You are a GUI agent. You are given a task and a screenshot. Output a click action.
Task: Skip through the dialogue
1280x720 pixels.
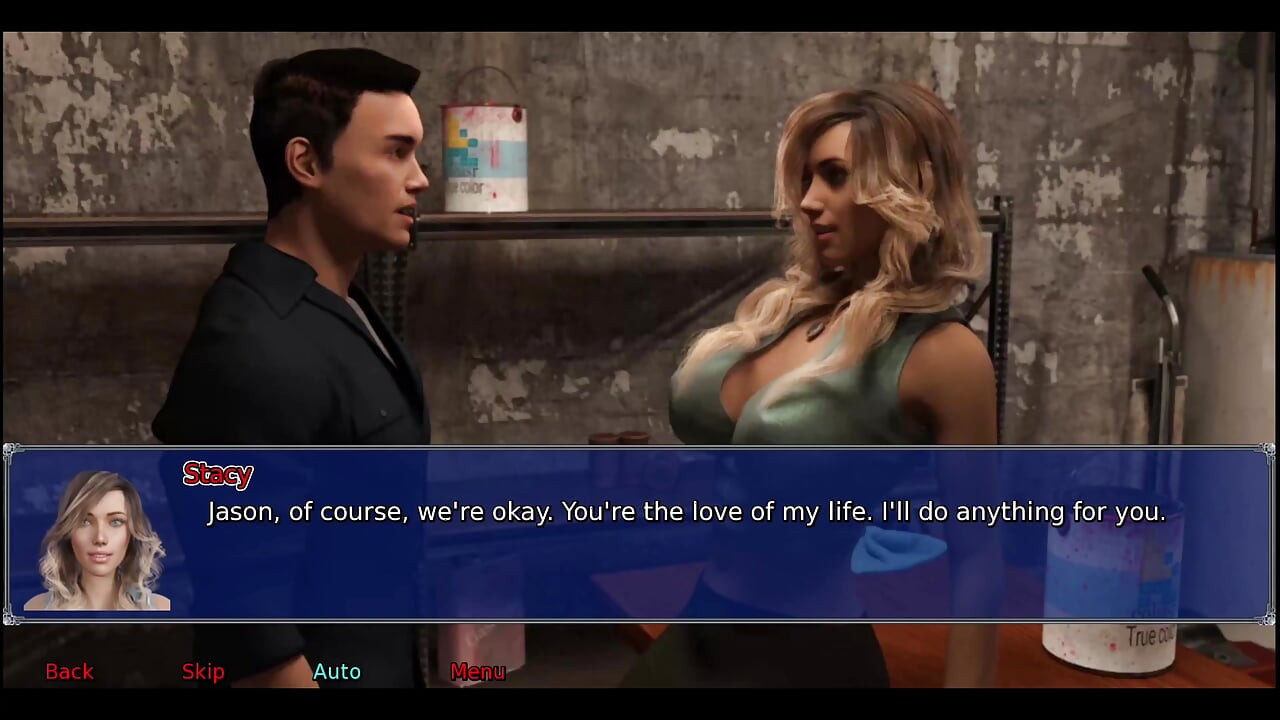point(203,671)
